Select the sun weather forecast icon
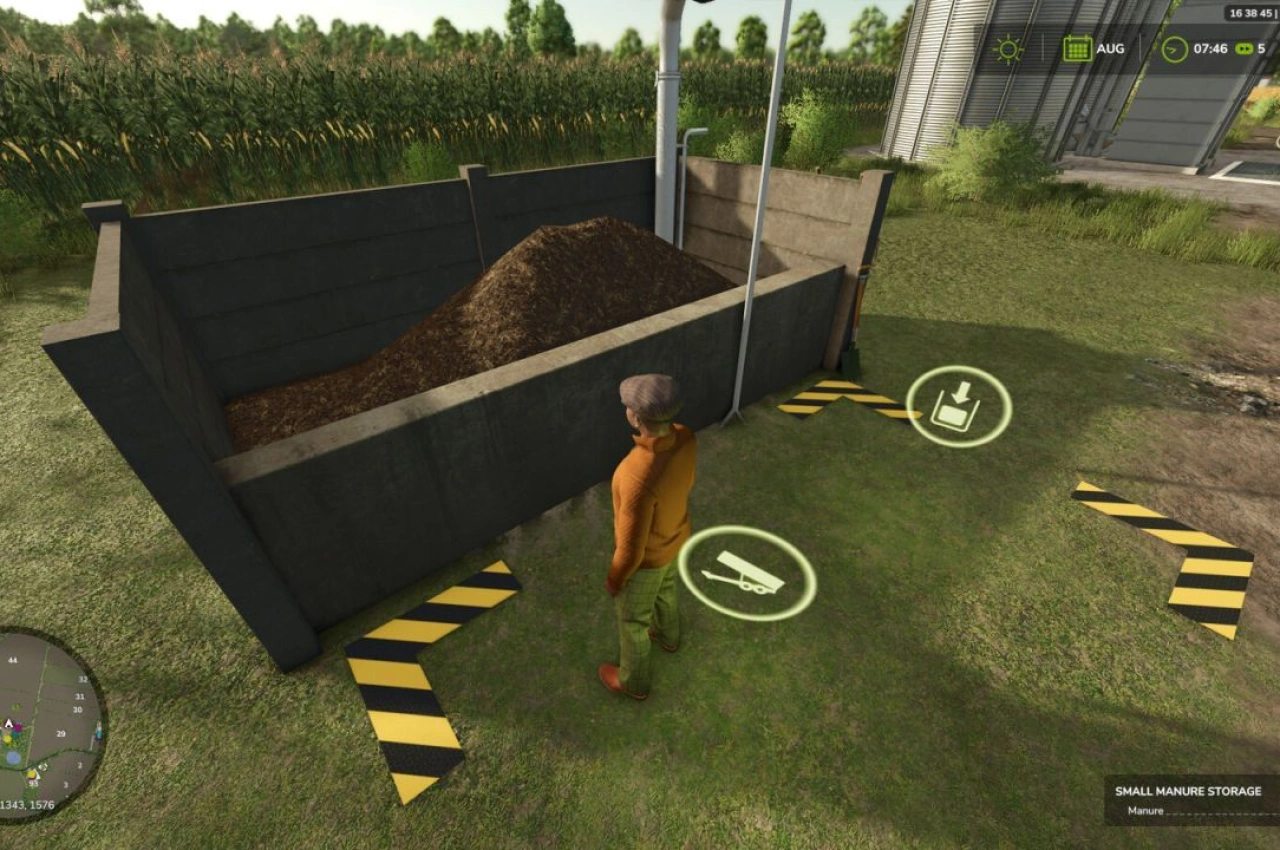 pyautogui.click(x=1006, y=48)
